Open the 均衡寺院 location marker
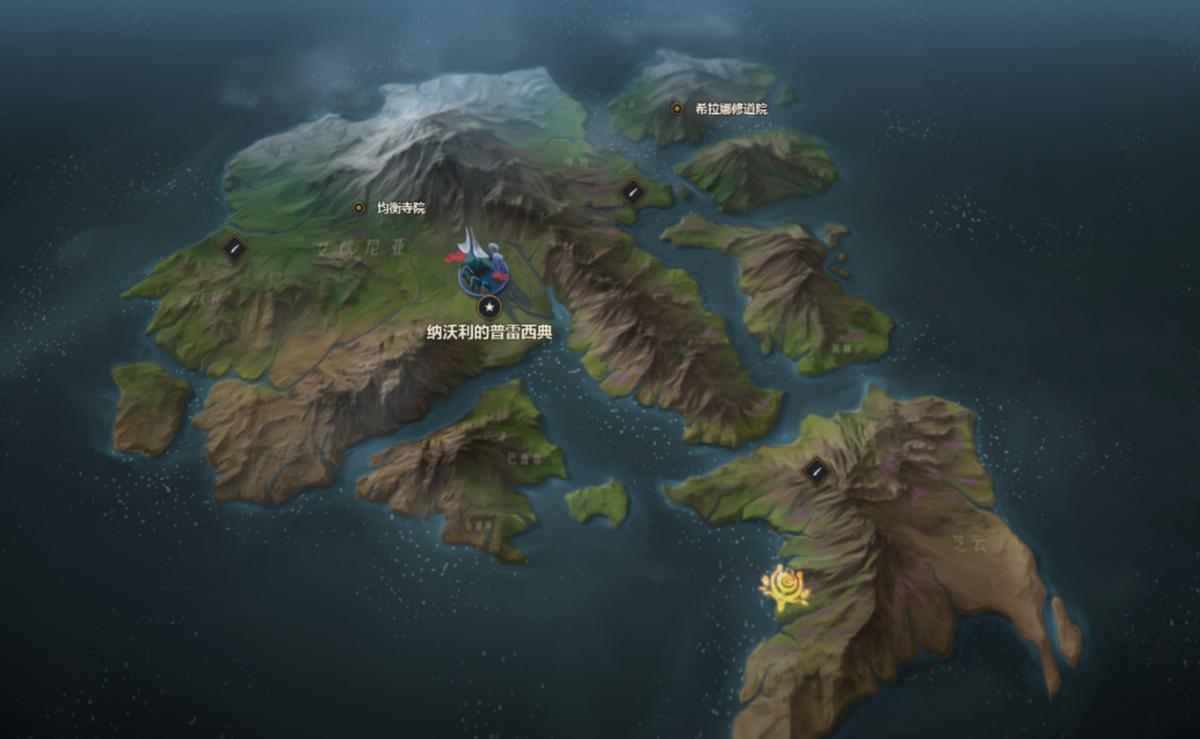The width and height of the screenshot is (1200, 739). click(359, 208)
